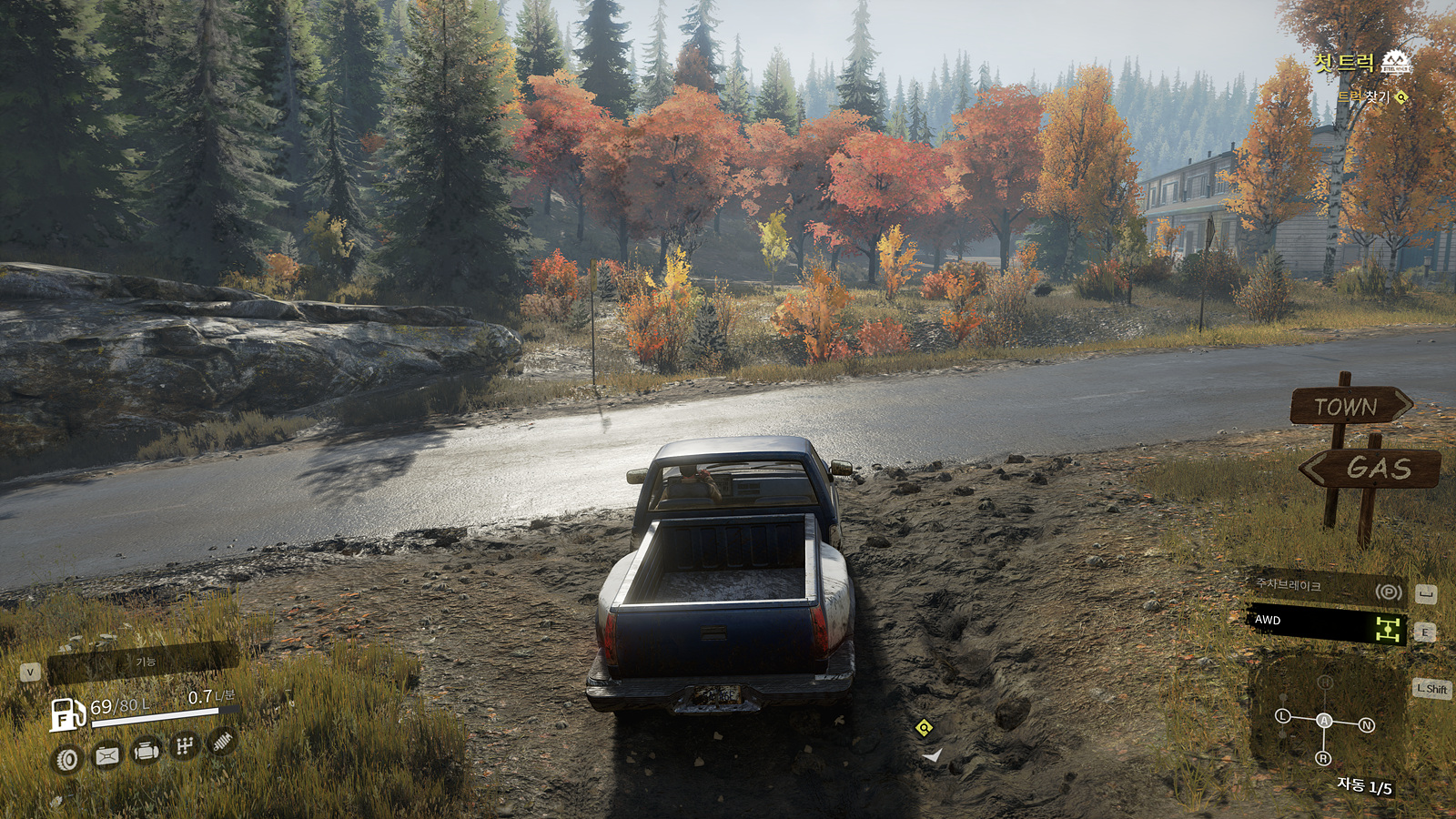
Task: Open the 기능 functions panel
Action: pyautogui.click(x=144, y=662)
